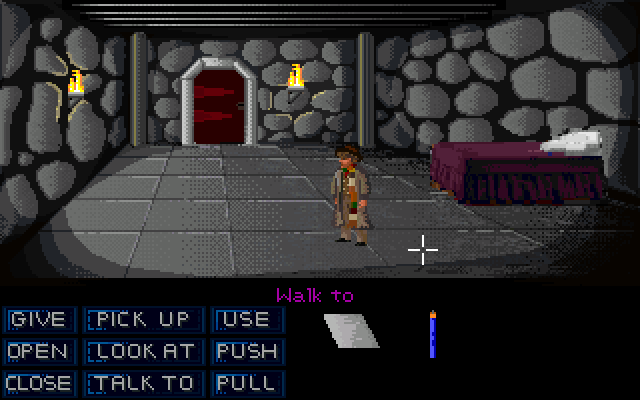Screen dimensions: 640x400
Task: Select the OPEN verb
Action: coord(38,352)
